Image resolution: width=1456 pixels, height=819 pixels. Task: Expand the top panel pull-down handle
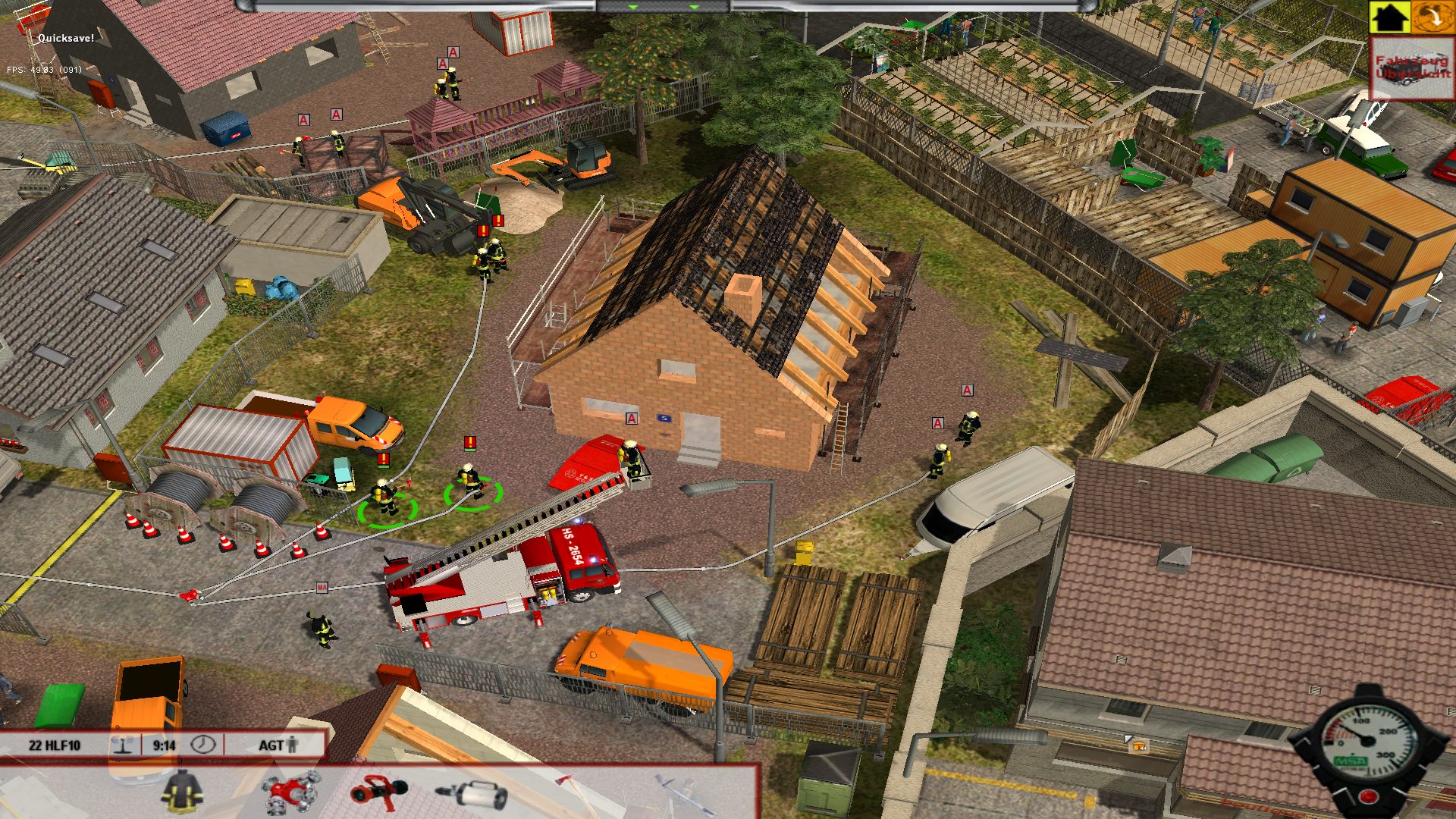662,7
